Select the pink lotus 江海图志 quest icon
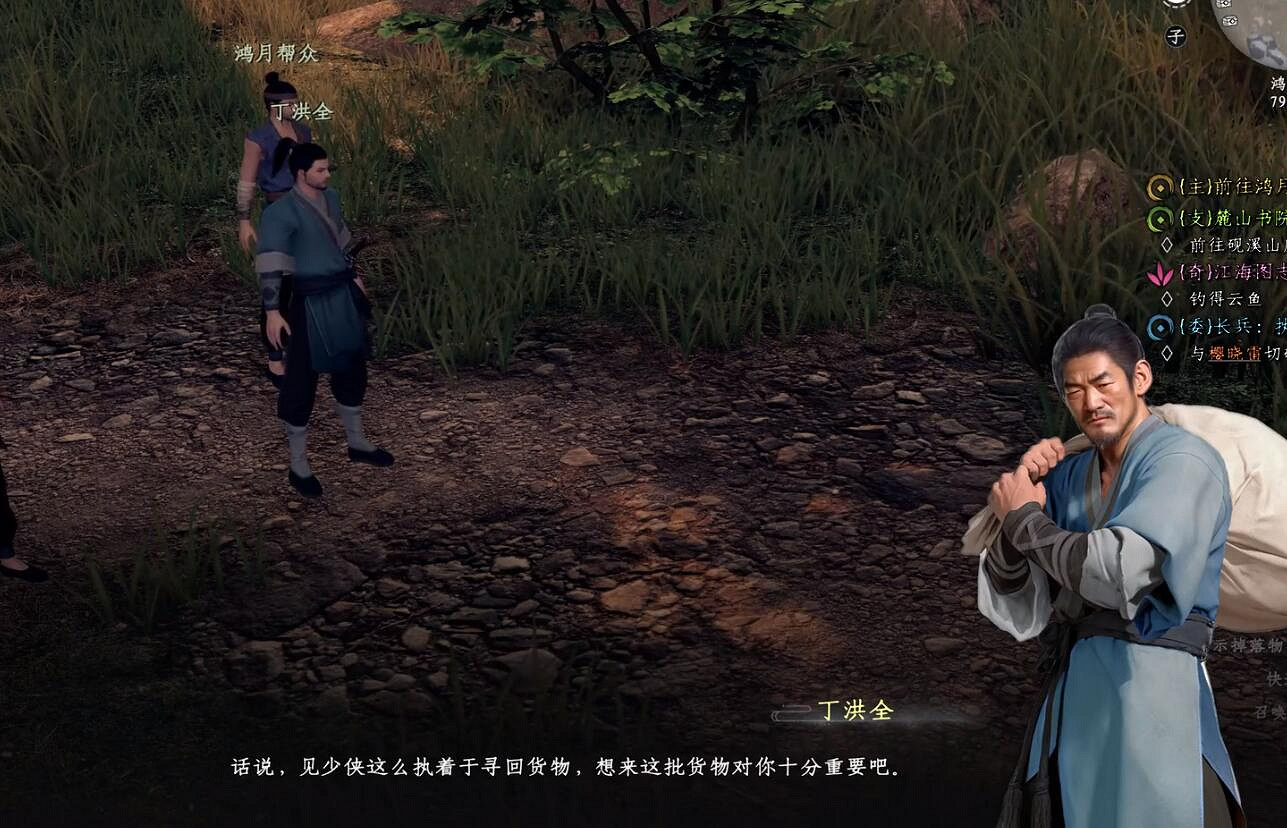 [1159, 274]
